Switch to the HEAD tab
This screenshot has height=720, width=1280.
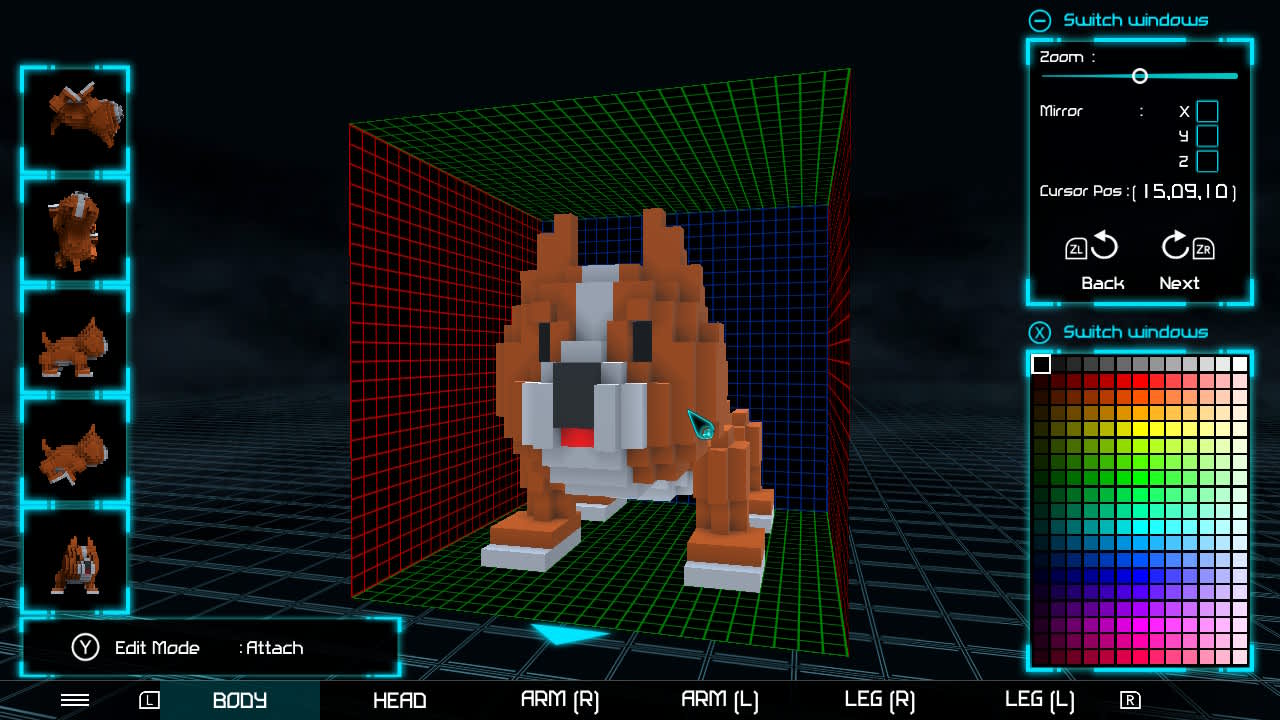[x=400, y=701]
